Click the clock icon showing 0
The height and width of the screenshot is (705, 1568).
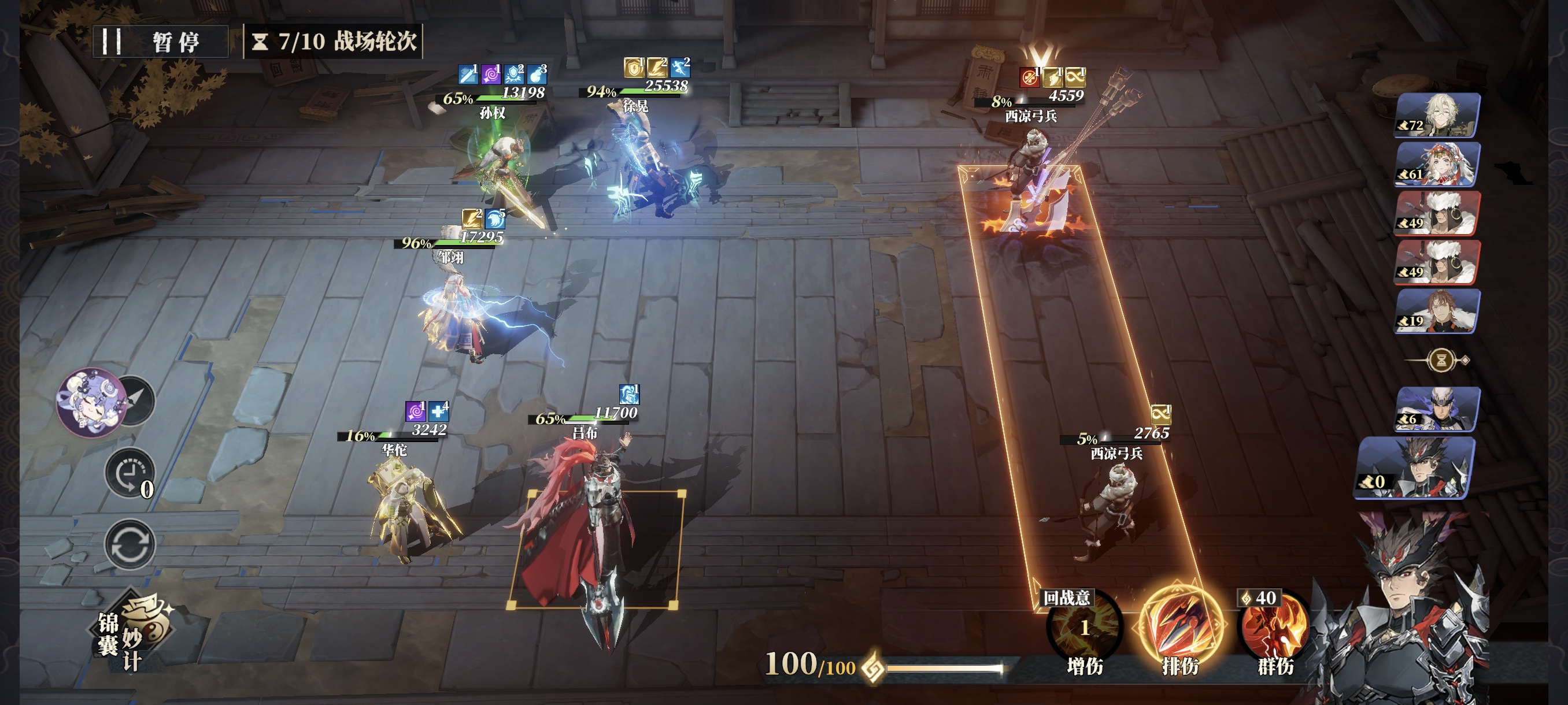(x=129, y=474)
